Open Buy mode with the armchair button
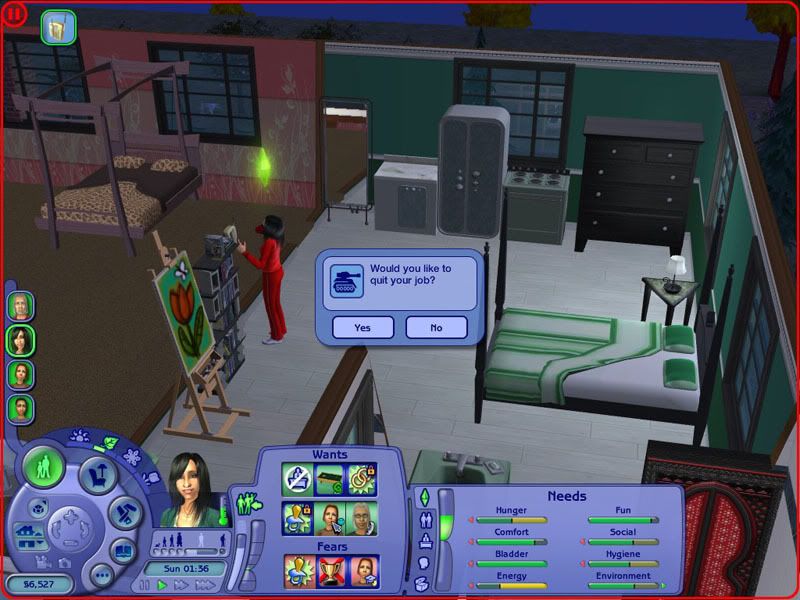The image size is (800, 600). (x=98, y=474)
